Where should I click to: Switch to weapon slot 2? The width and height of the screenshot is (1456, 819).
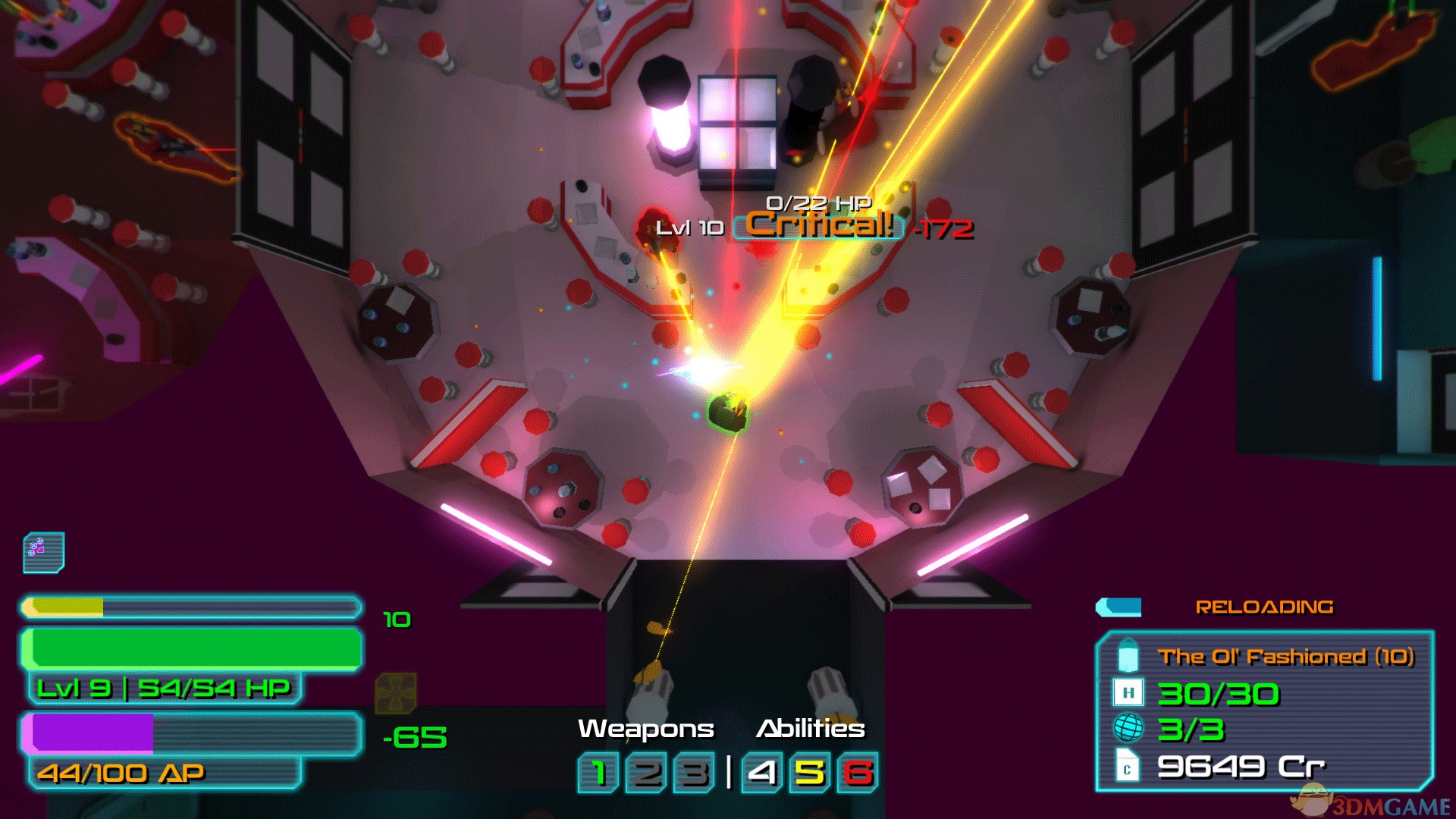(x=646, y=773)
